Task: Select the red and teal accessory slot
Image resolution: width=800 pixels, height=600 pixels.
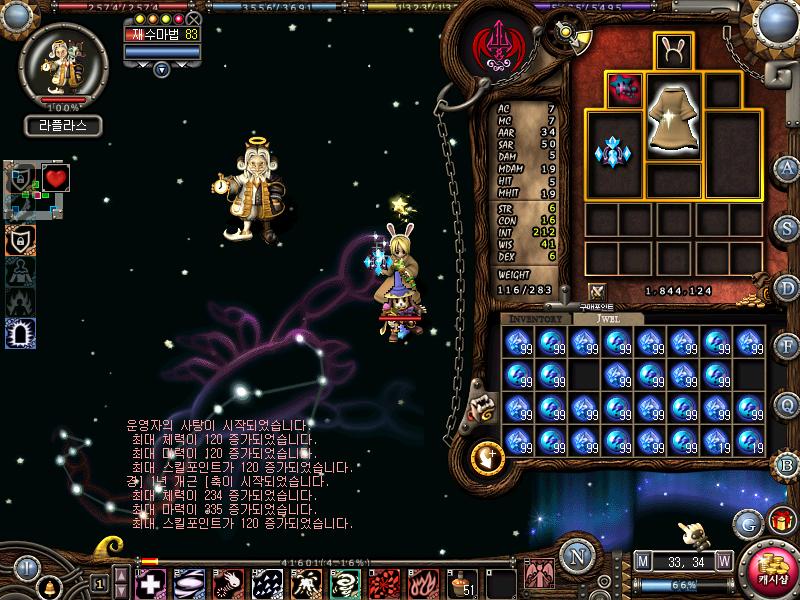Action: point(623,90)
